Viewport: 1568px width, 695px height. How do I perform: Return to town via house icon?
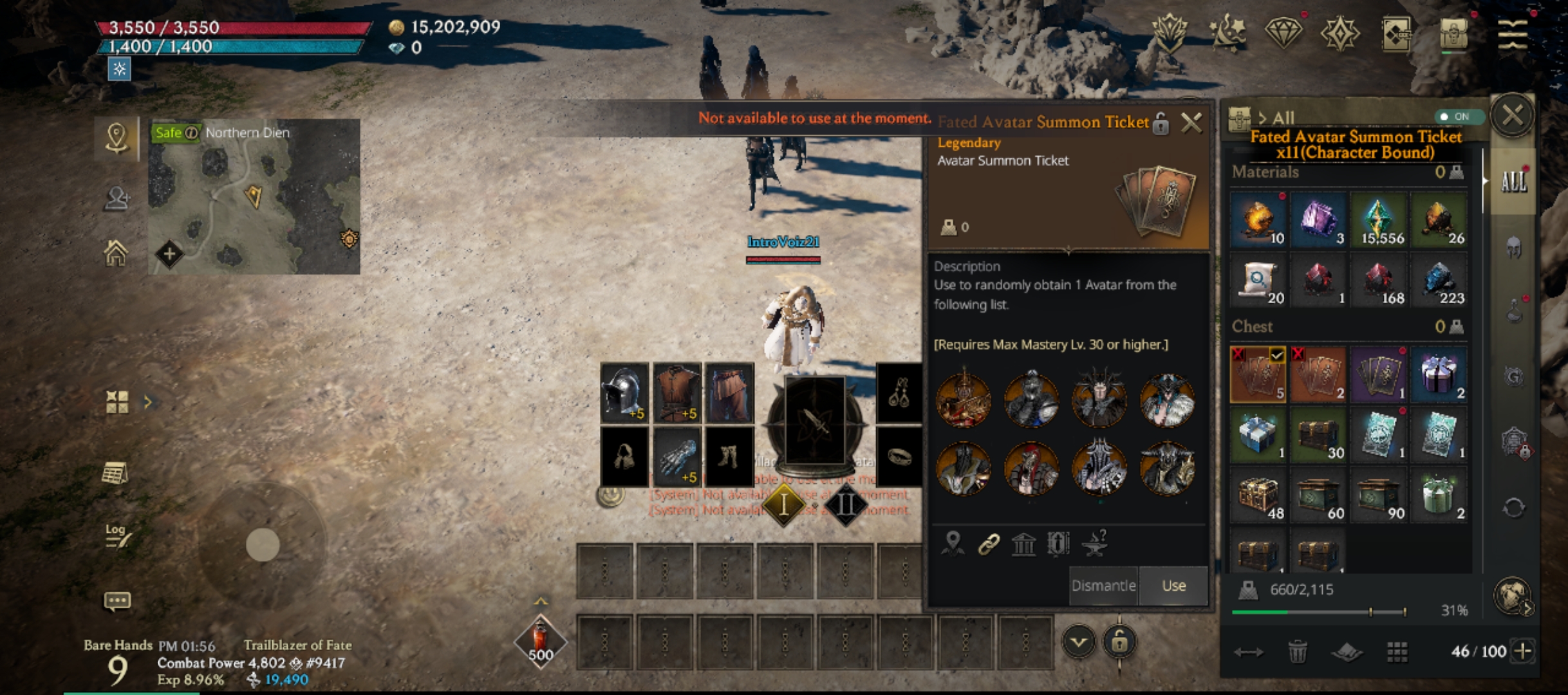[116, 253]
